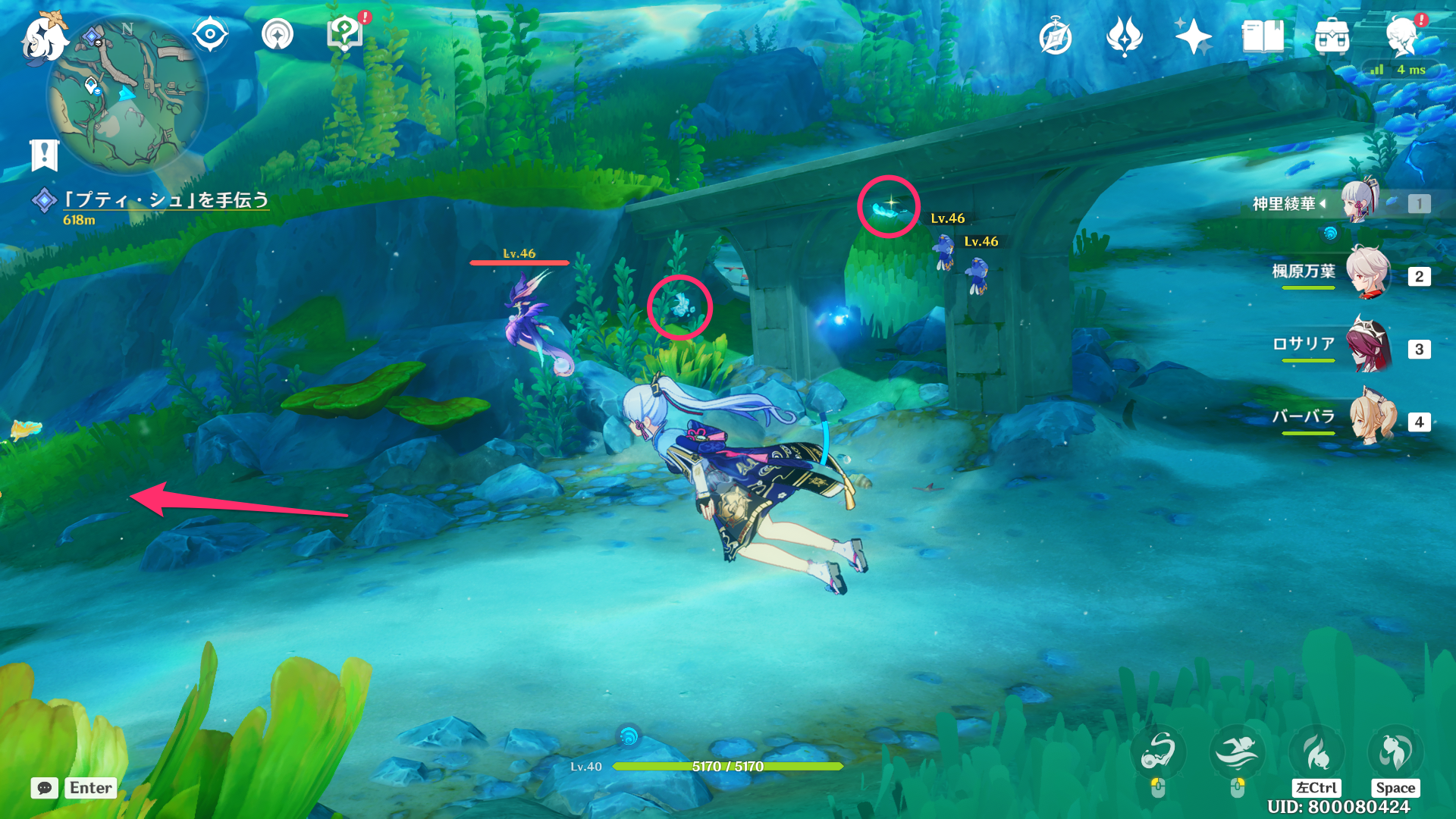Open the Paimon menu icon
Viewport: 1456px width, 819px height.
42,36
